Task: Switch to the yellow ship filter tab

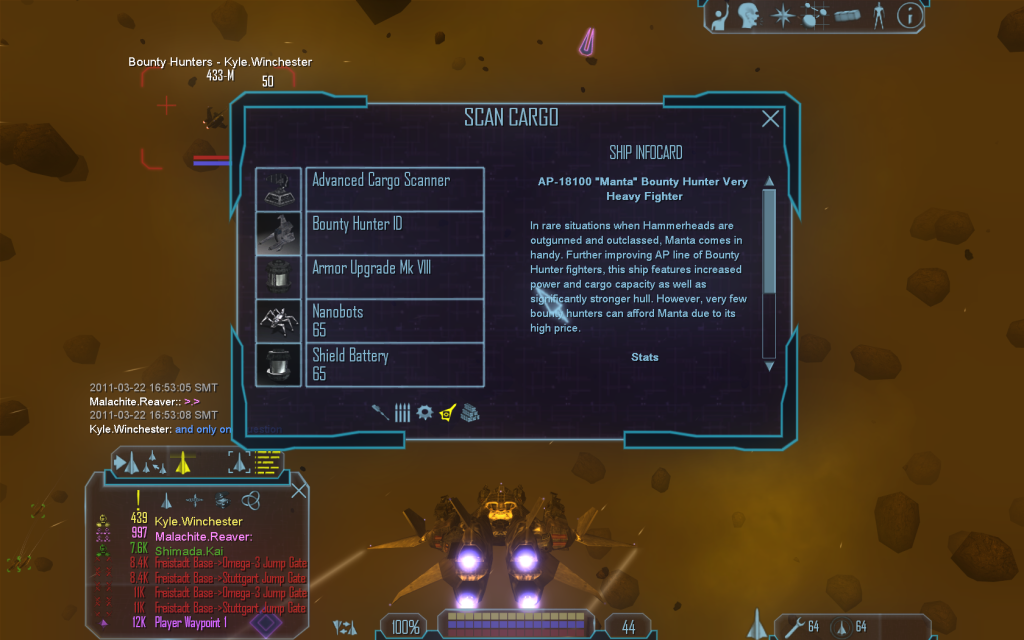Action: click(447, 412)
